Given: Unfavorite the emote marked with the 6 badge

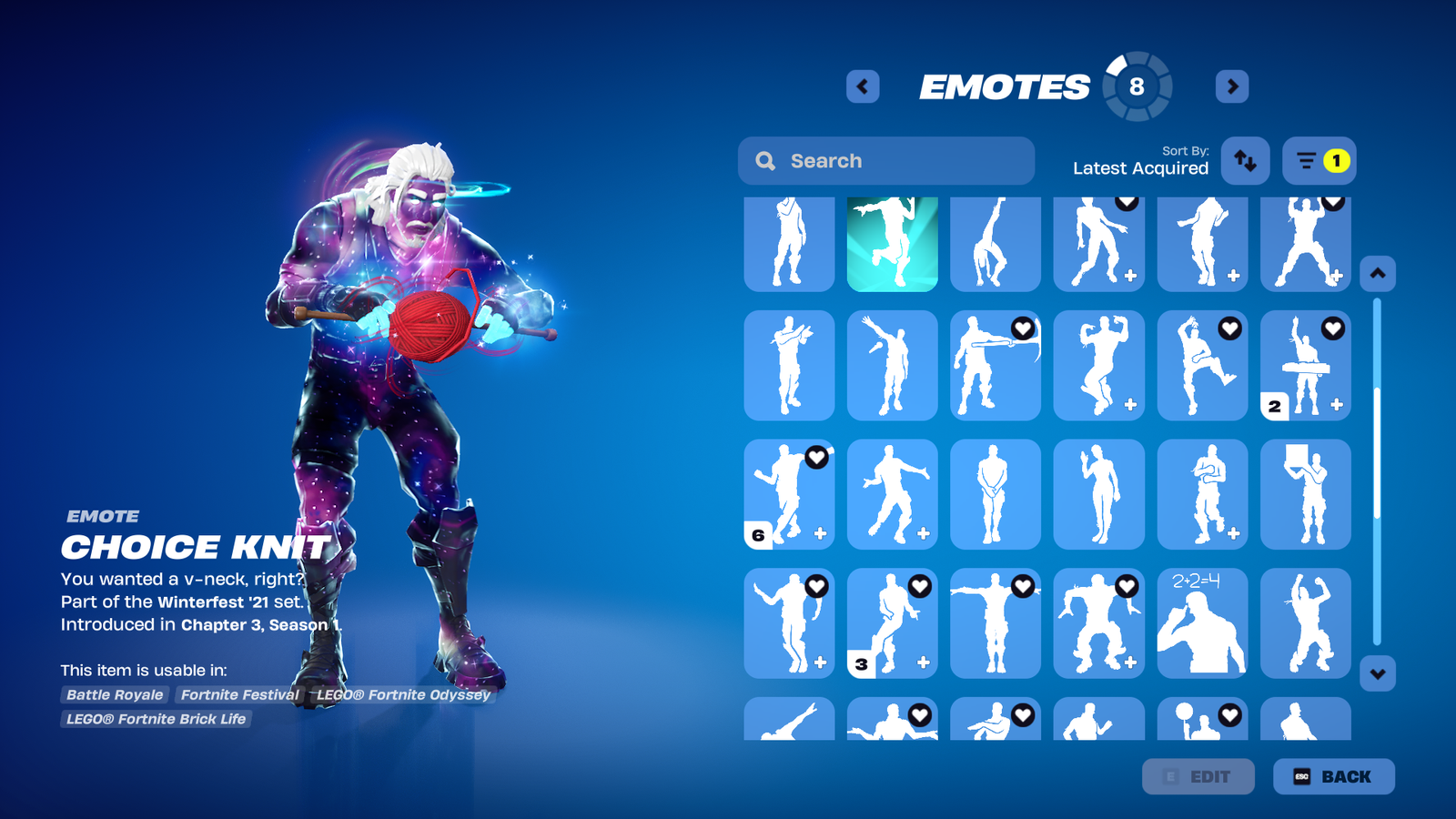Looking at the screenshot, I should pos(815,458).
